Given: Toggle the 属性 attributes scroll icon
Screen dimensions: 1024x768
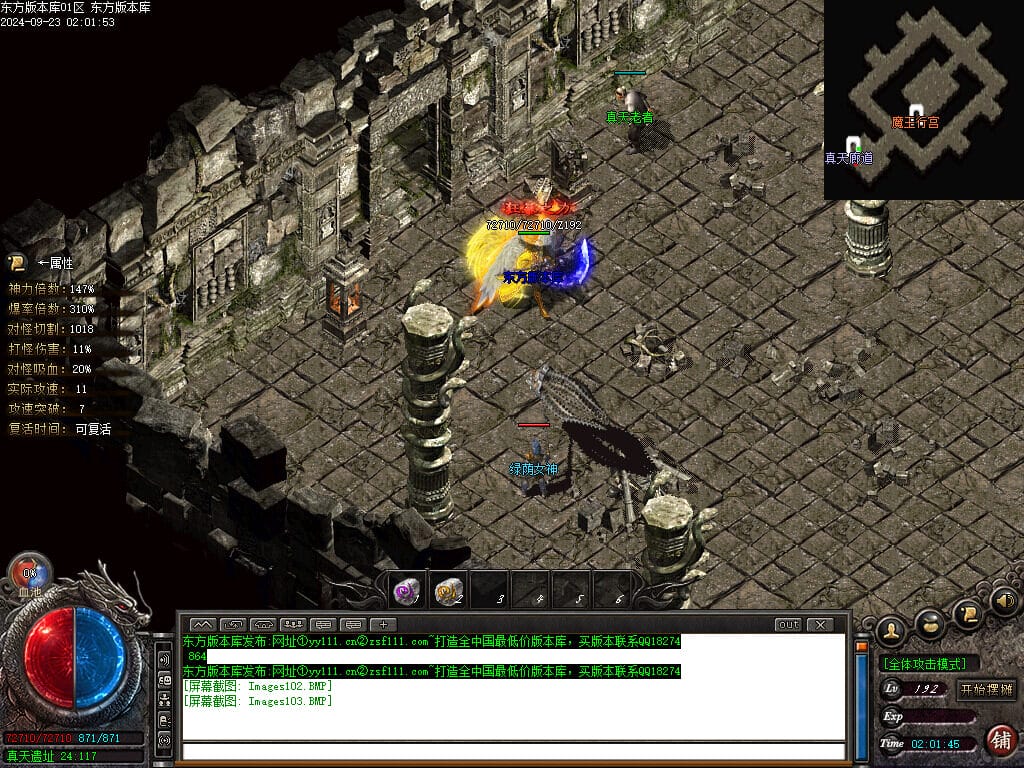Looking at the screenshot, I should pyautogui.click(x=17, y=263).
